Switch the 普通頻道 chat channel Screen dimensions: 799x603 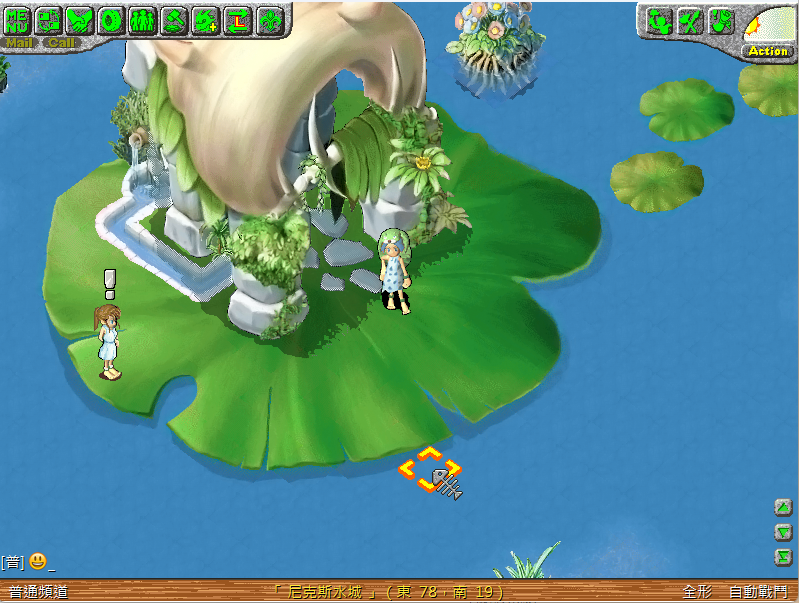pos(38,592)
